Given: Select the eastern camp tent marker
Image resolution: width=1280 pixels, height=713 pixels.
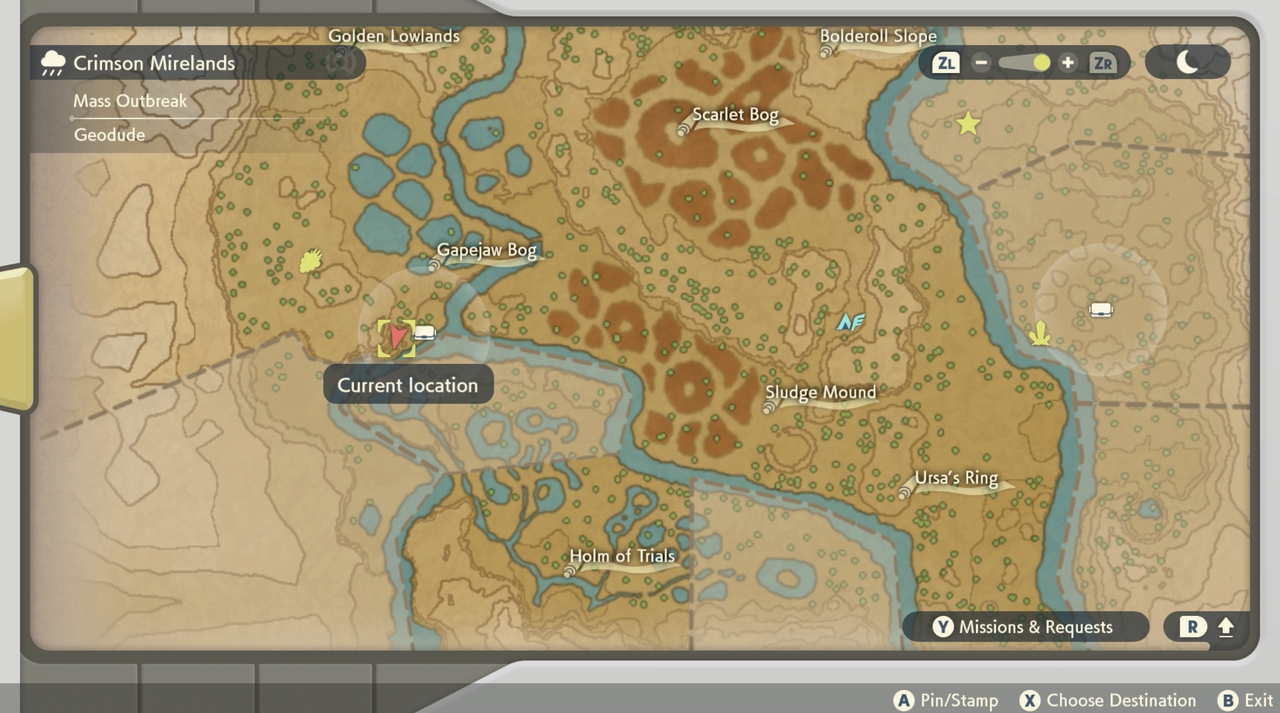Looking at the screenshot, I should coord(1101,310).
